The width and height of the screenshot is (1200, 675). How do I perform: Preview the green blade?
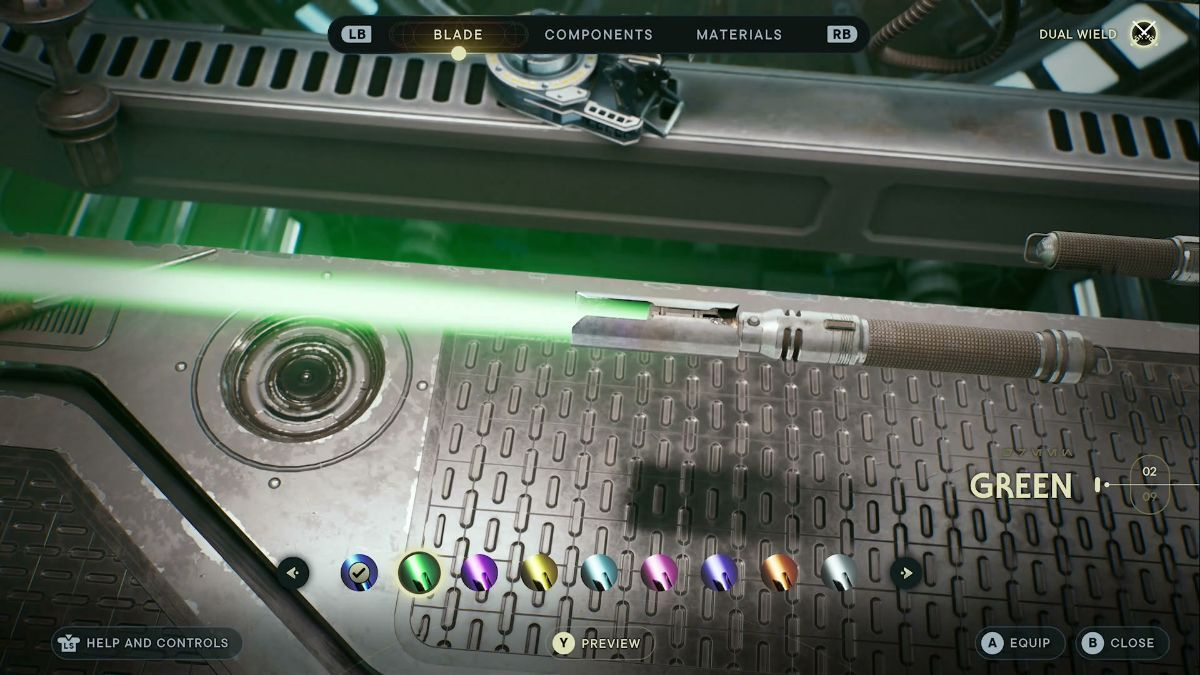[598, 643]
